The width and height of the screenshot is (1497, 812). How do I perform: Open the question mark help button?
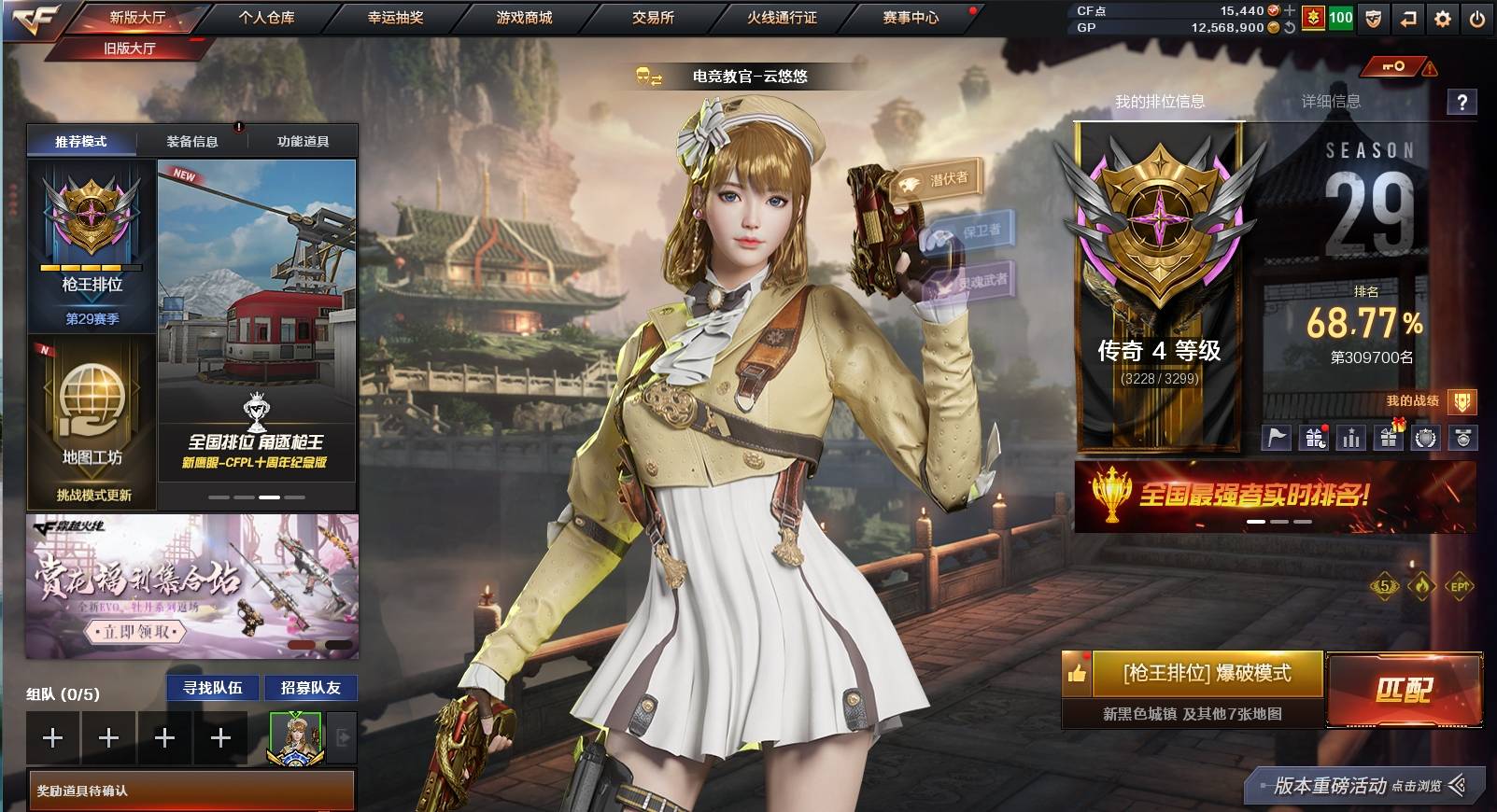[1462, 102]
